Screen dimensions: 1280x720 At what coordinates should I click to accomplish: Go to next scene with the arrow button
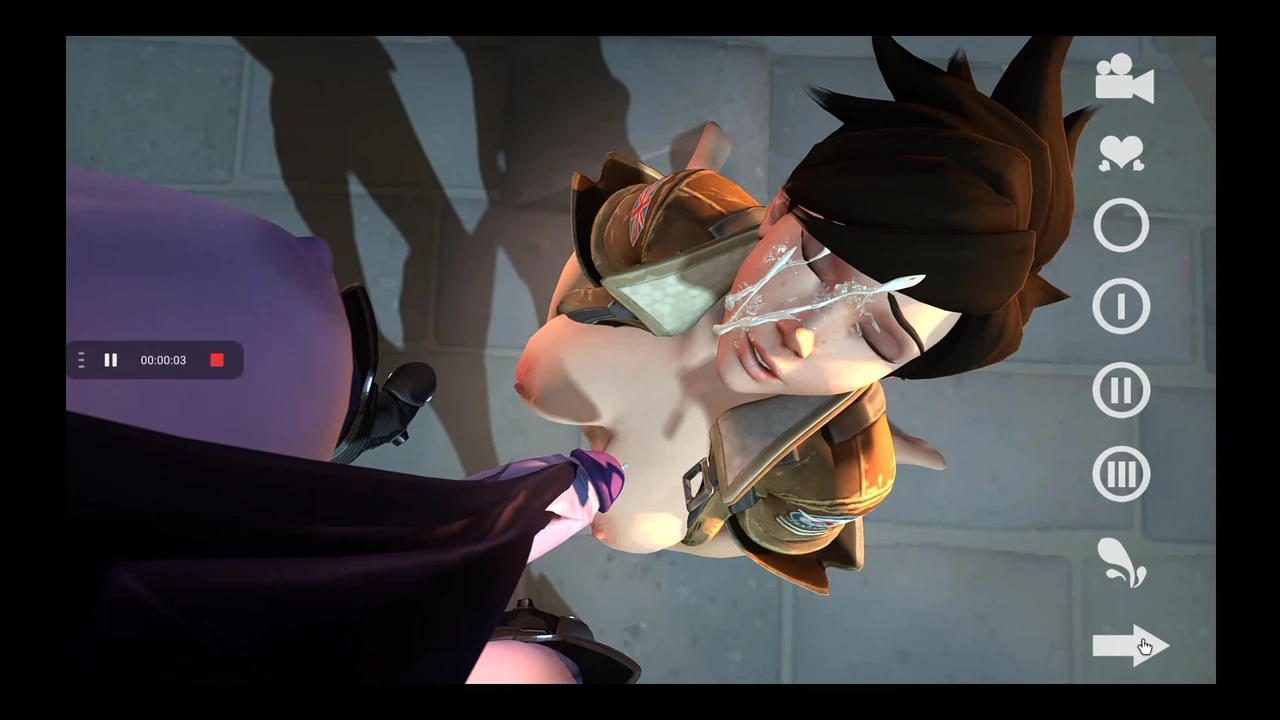1127,646
